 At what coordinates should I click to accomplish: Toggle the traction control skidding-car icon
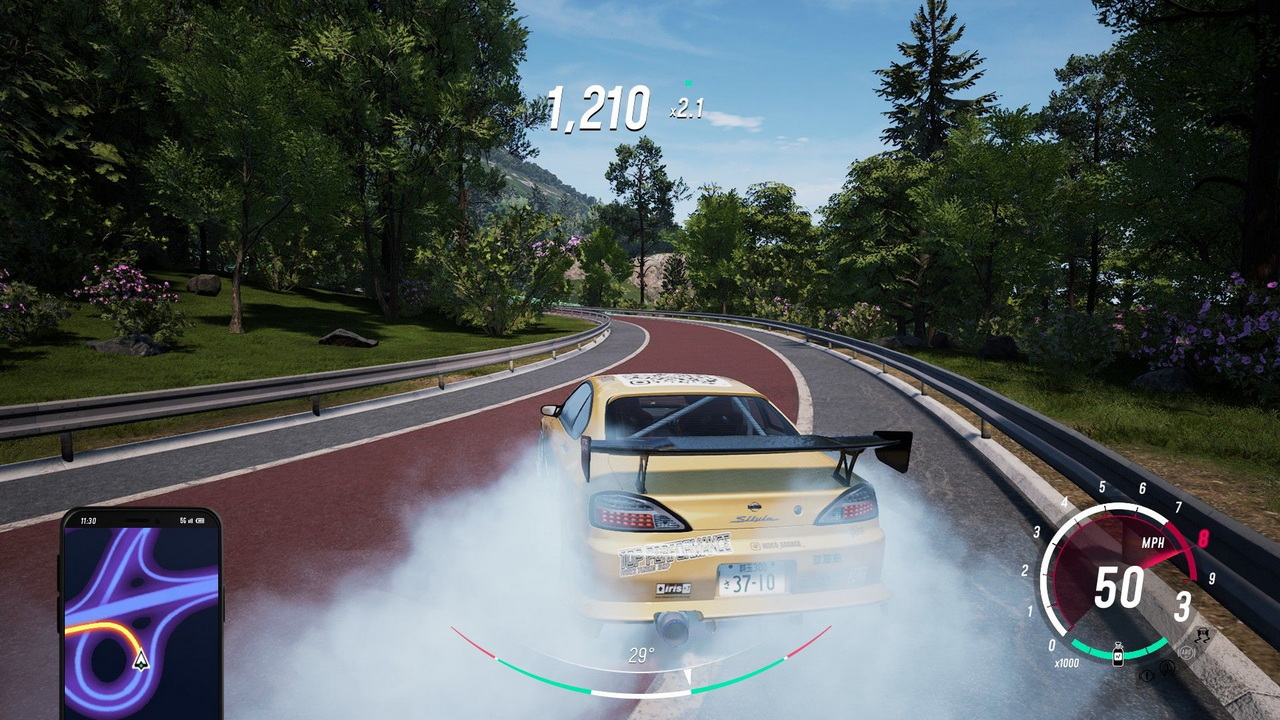tap(1201, 635)
